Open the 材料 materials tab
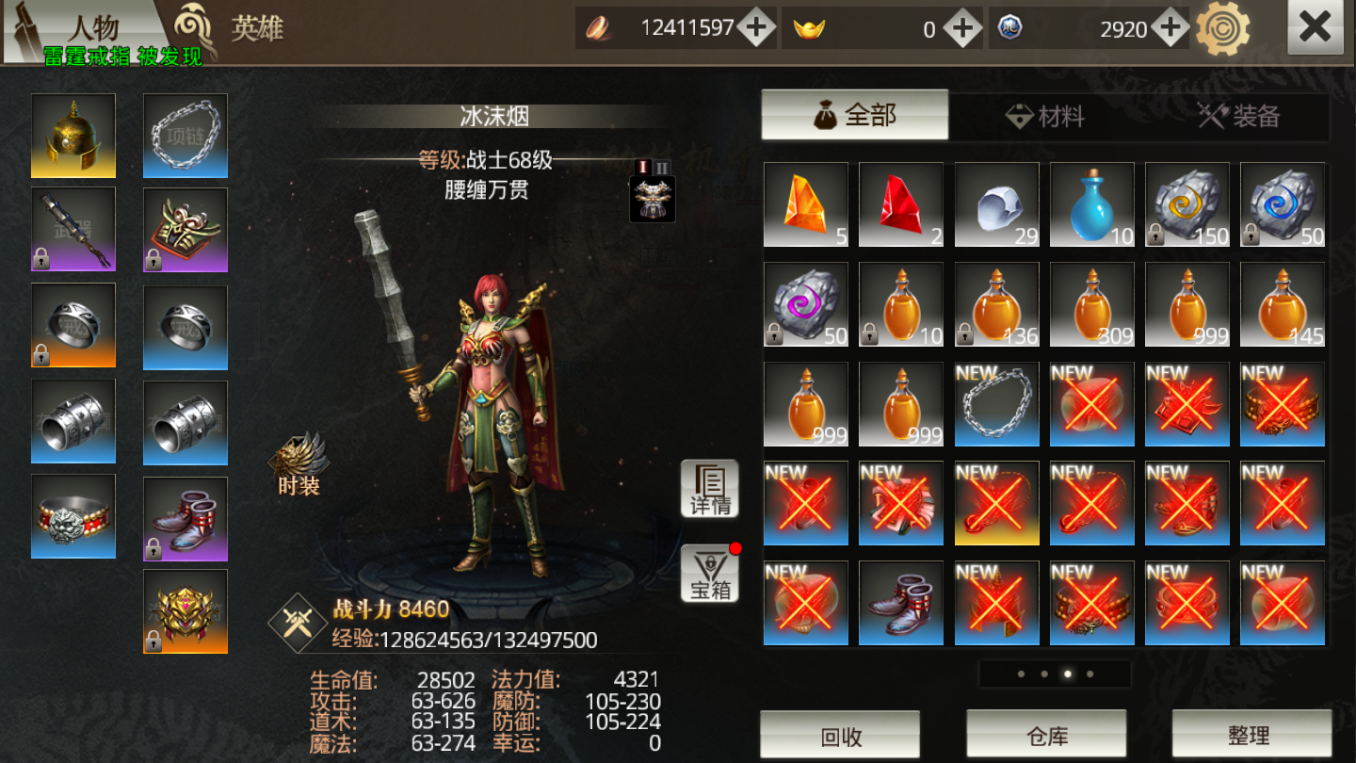The image size is (1356, 763). [x=1045, y=117]
